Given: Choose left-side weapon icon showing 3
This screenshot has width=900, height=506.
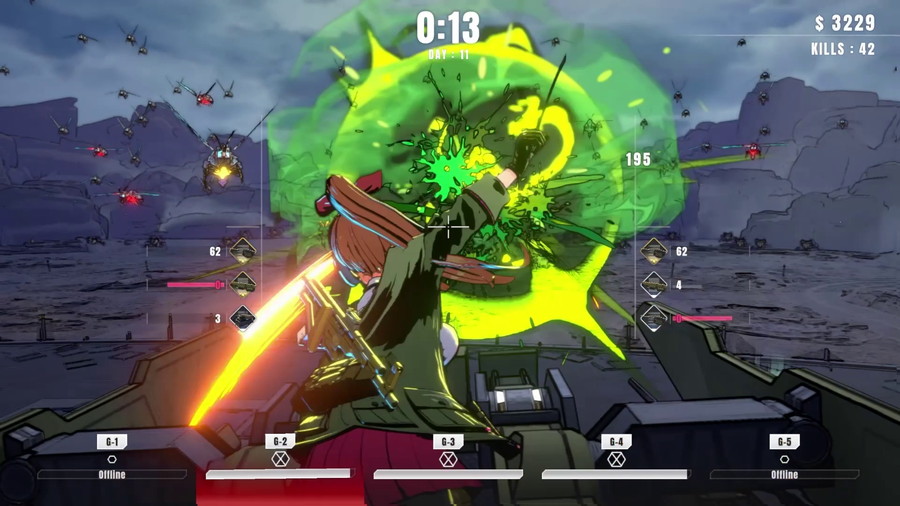Looking at the screenshot, I should pyautogui.click(x=242, y=319).
